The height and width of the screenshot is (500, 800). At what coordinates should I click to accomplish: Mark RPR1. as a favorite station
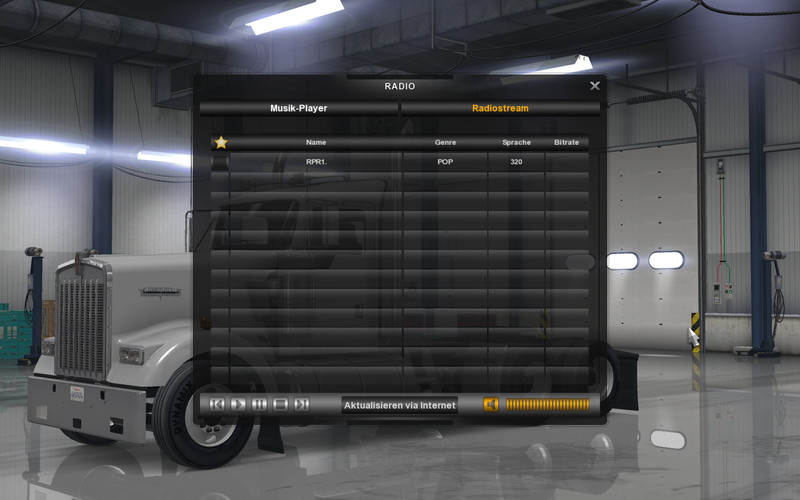220,162
